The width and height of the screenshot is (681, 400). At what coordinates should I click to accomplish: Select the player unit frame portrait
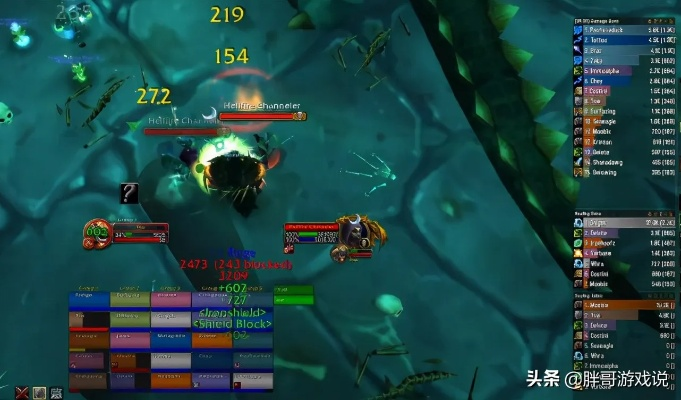[97, 231]
